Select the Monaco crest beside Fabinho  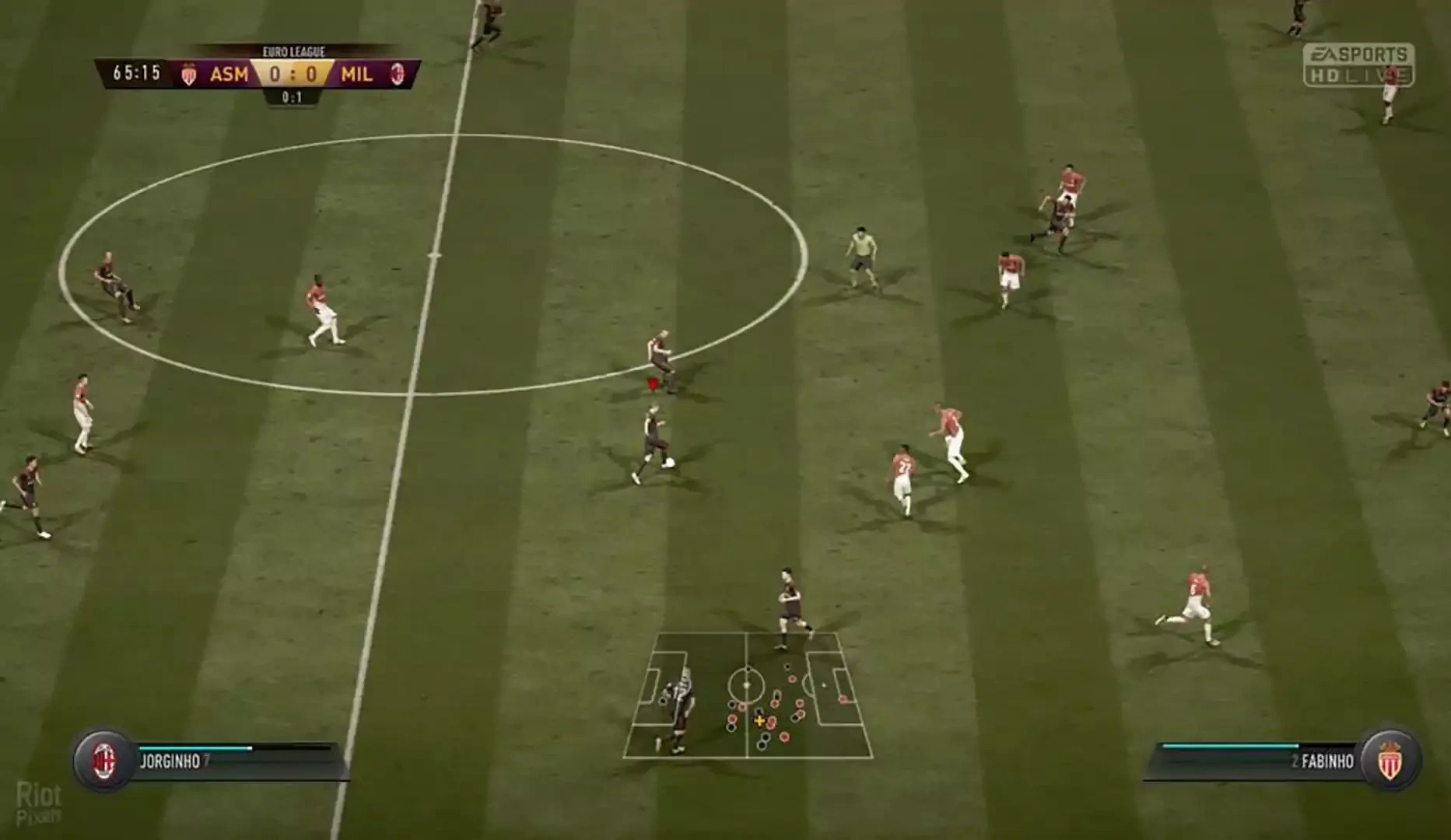click(1391, 760)
